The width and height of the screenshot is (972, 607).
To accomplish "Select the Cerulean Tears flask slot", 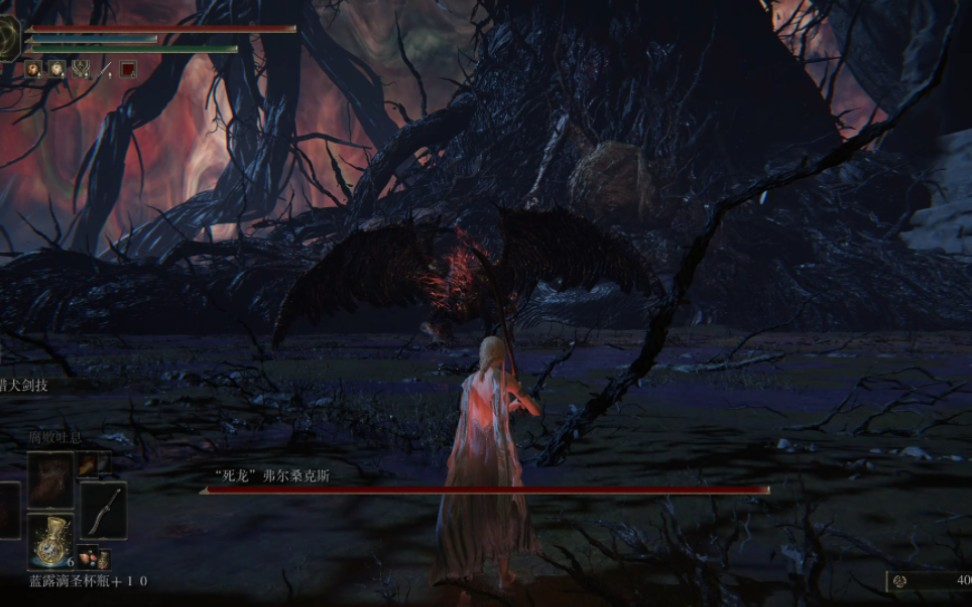I will click(x=50, y=540).
